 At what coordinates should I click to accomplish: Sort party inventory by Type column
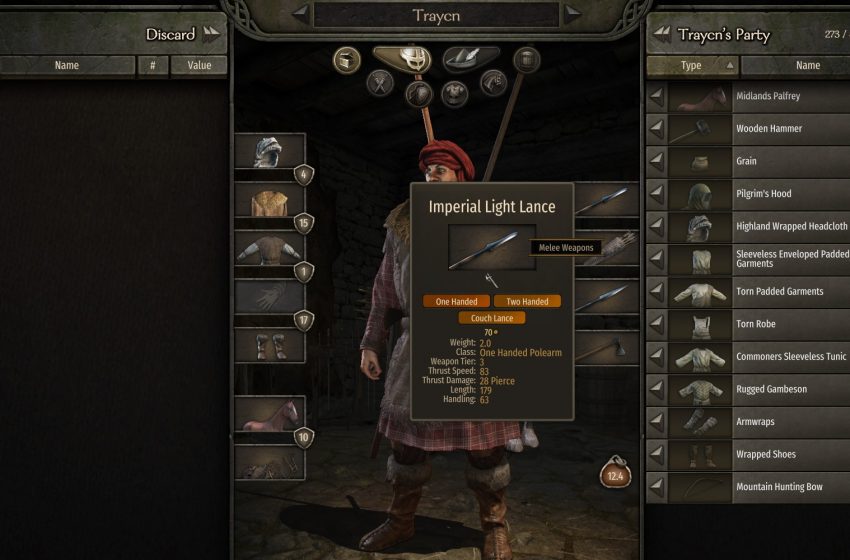coord(692,66)
